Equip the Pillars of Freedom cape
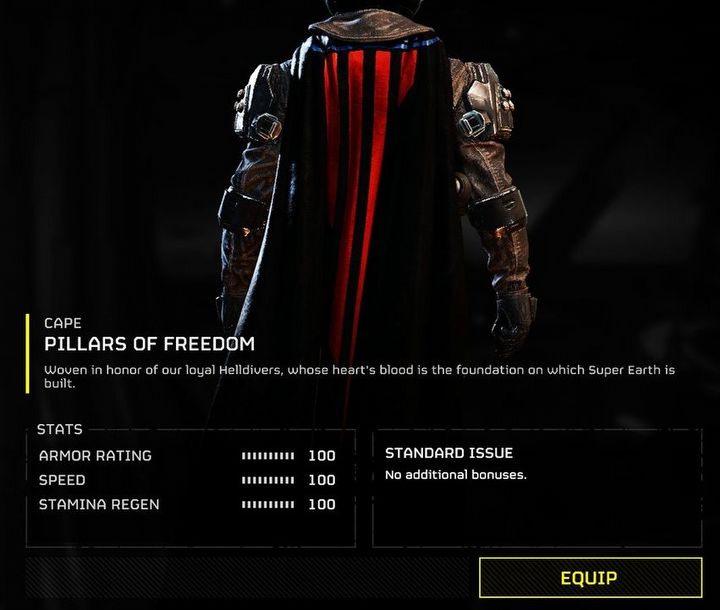Image resolution: width=720 pixels, height=610 pixels. tap(590, 578)
